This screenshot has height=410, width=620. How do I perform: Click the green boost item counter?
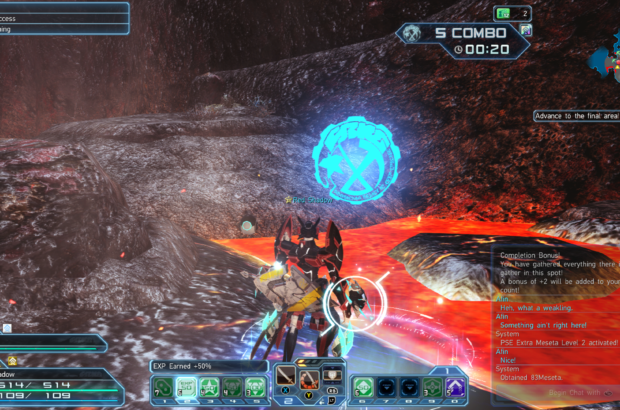point(511,13)
